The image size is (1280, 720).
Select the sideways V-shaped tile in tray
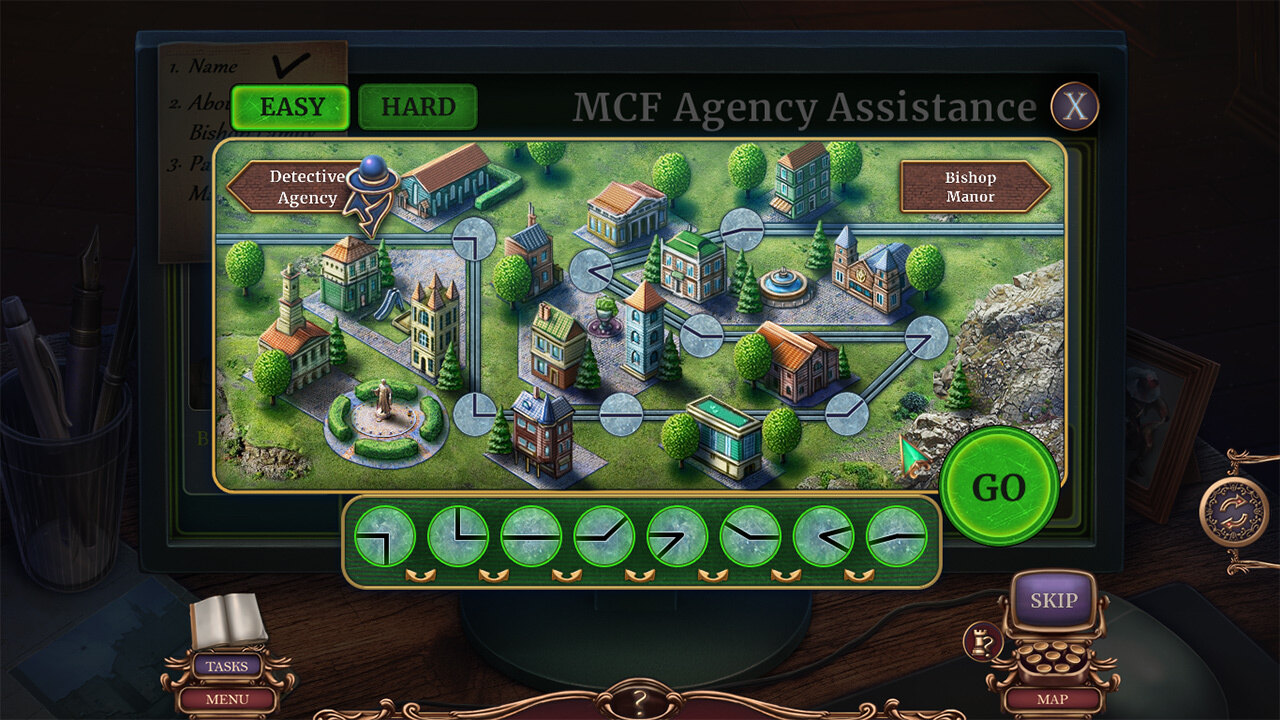pyautogui.click(x=823, y=536)
